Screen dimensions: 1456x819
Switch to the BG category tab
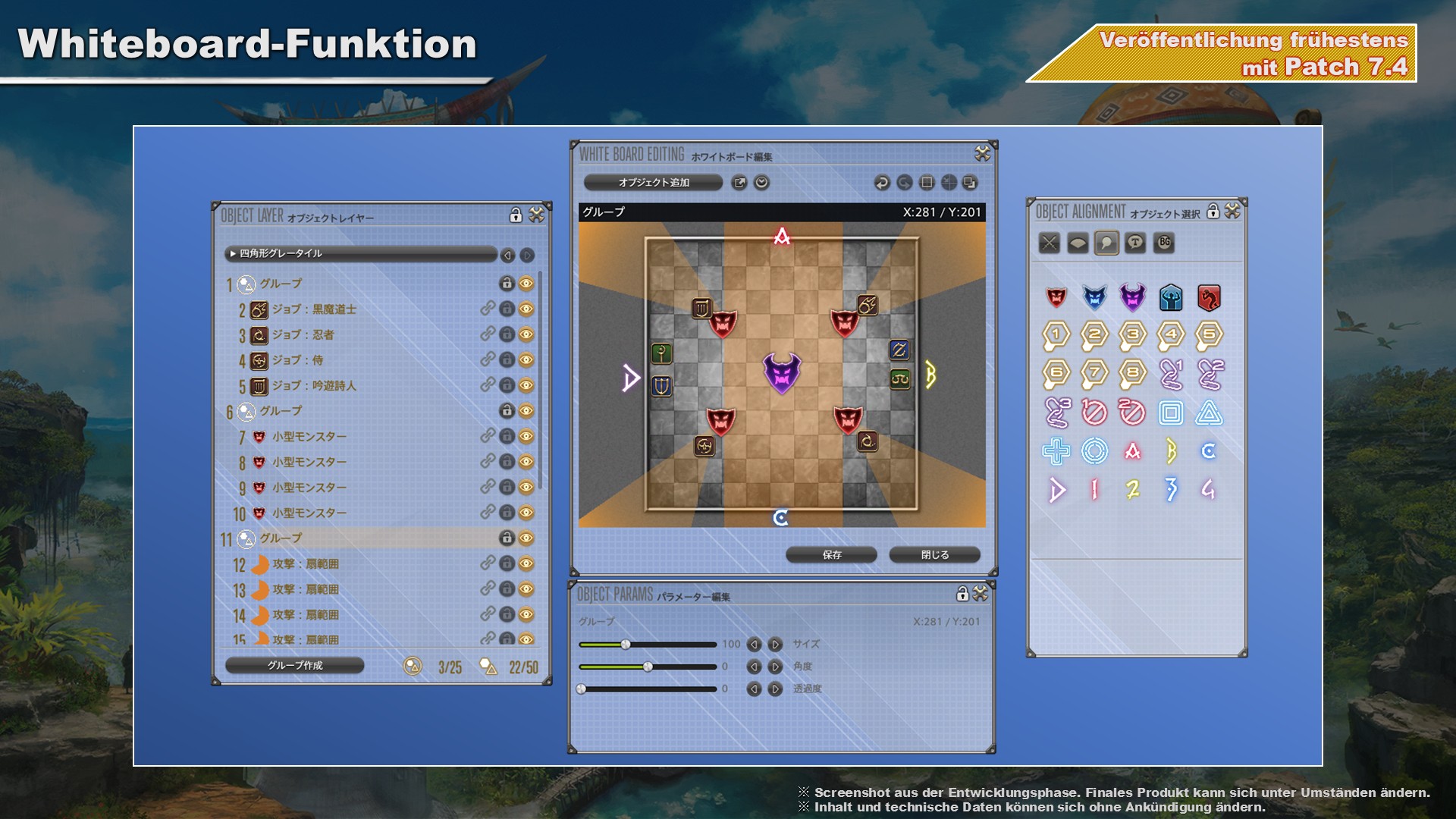coord(1164,243)
